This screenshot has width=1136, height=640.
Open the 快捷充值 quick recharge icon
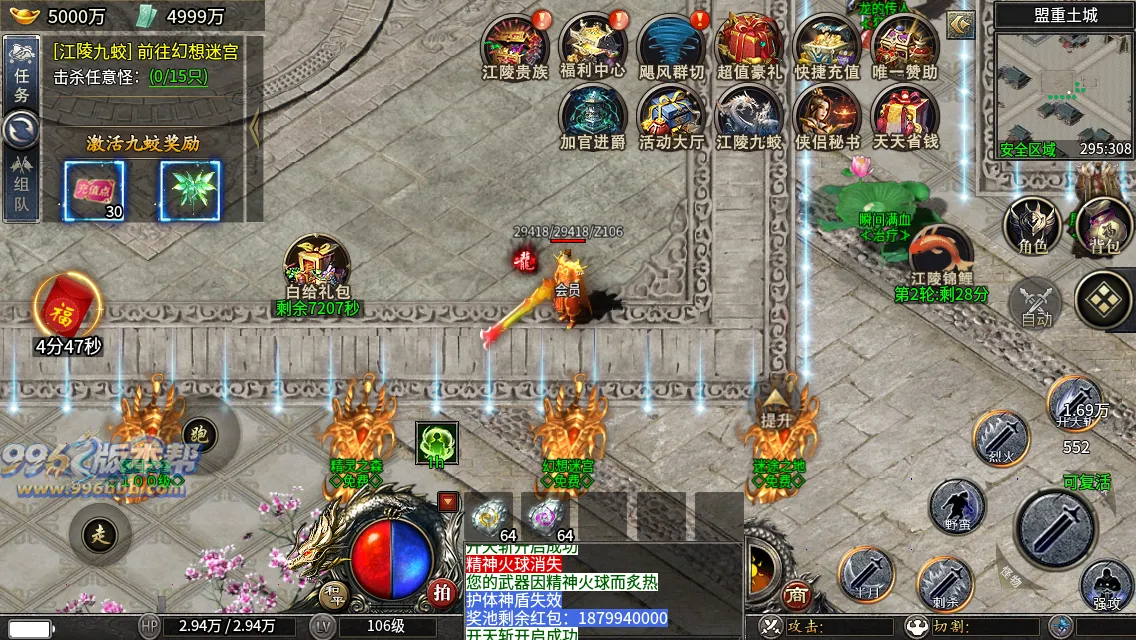pos(827,43)
